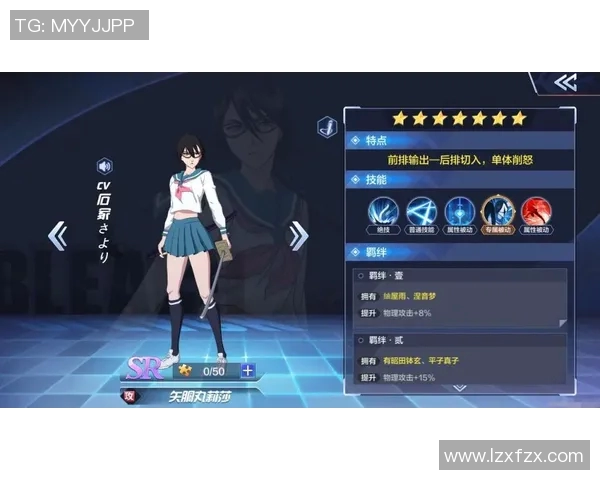600x480 pixels.
Task: Inspect the red 属性被动 skill icon
Action: (537, 212)
